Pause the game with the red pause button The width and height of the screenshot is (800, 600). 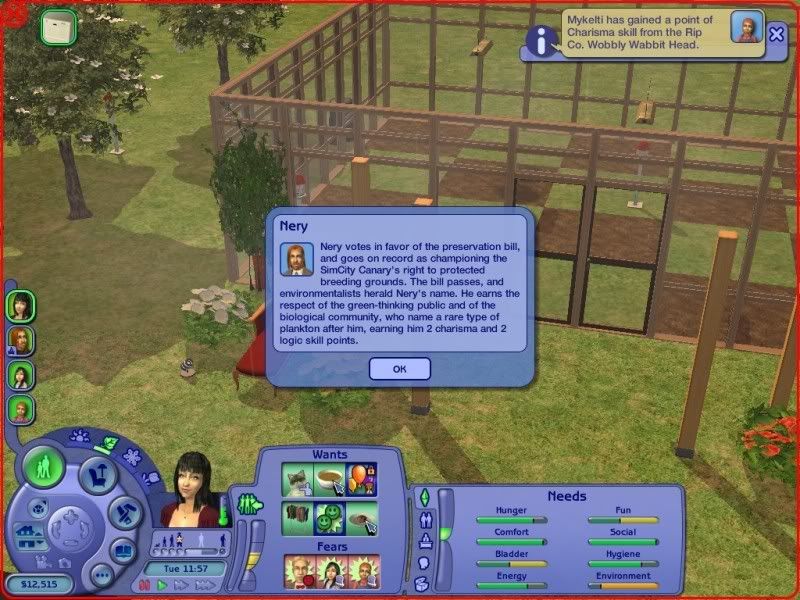[x=147, y=586]
